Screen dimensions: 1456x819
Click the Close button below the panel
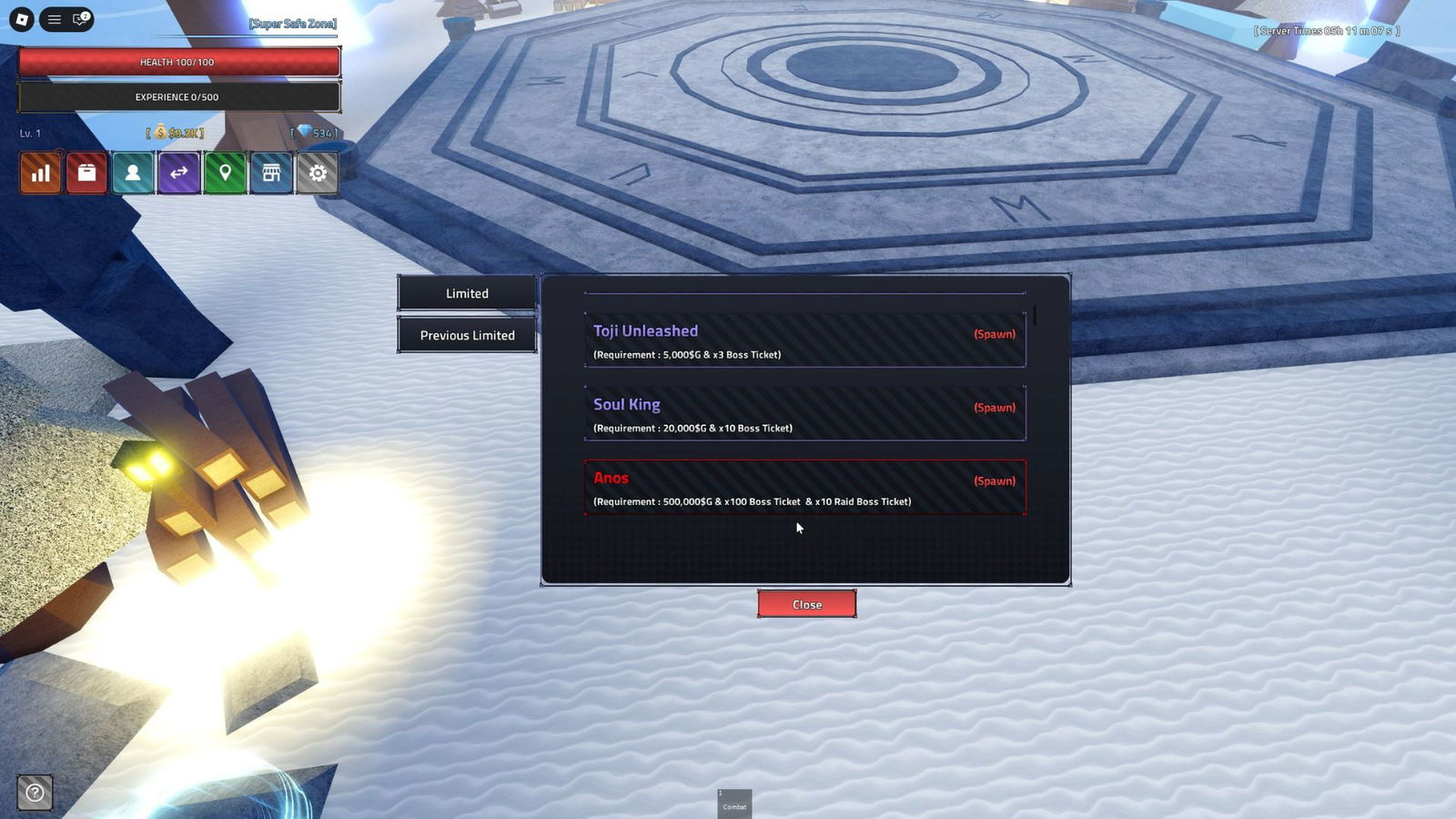pyautogui.click(x=806, y=603)
